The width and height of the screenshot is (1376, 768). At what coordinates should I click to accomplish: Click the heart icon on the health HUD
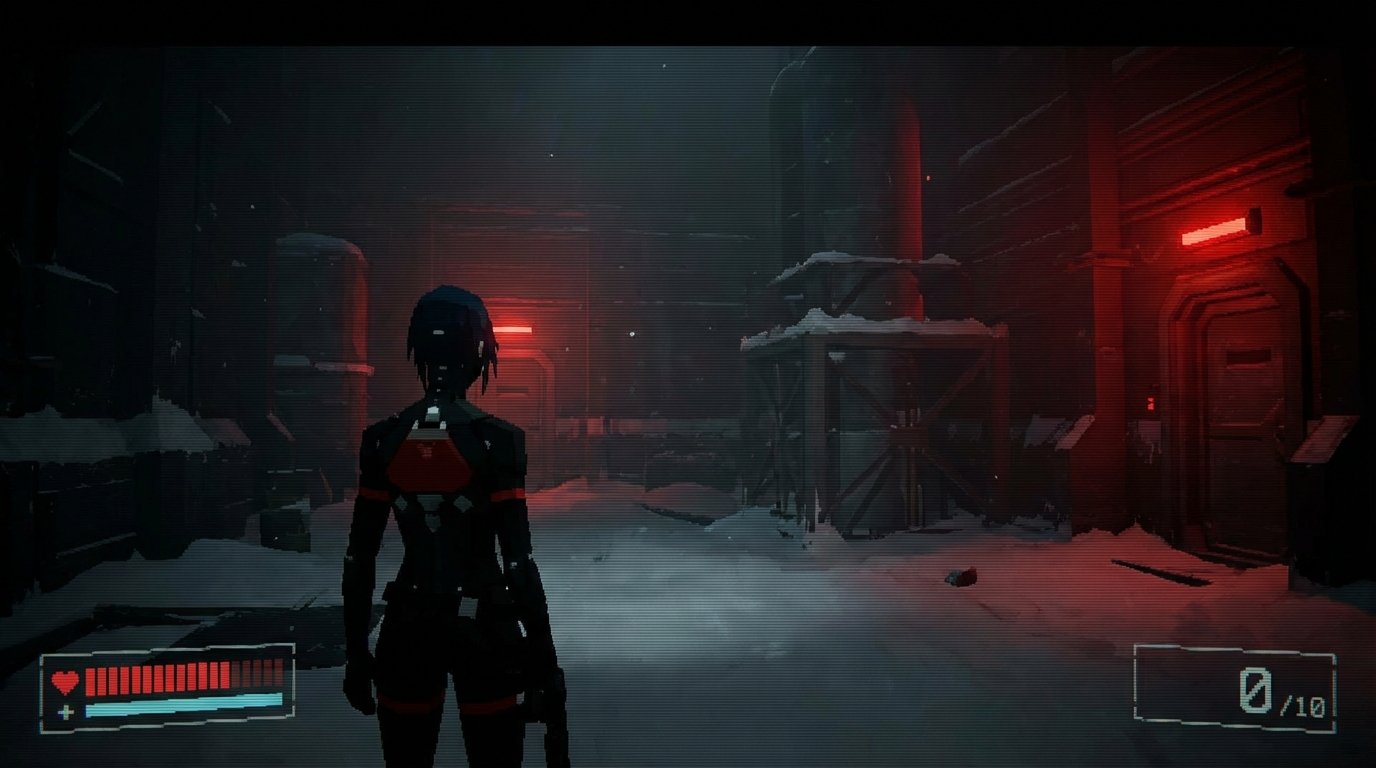(65, 680)
